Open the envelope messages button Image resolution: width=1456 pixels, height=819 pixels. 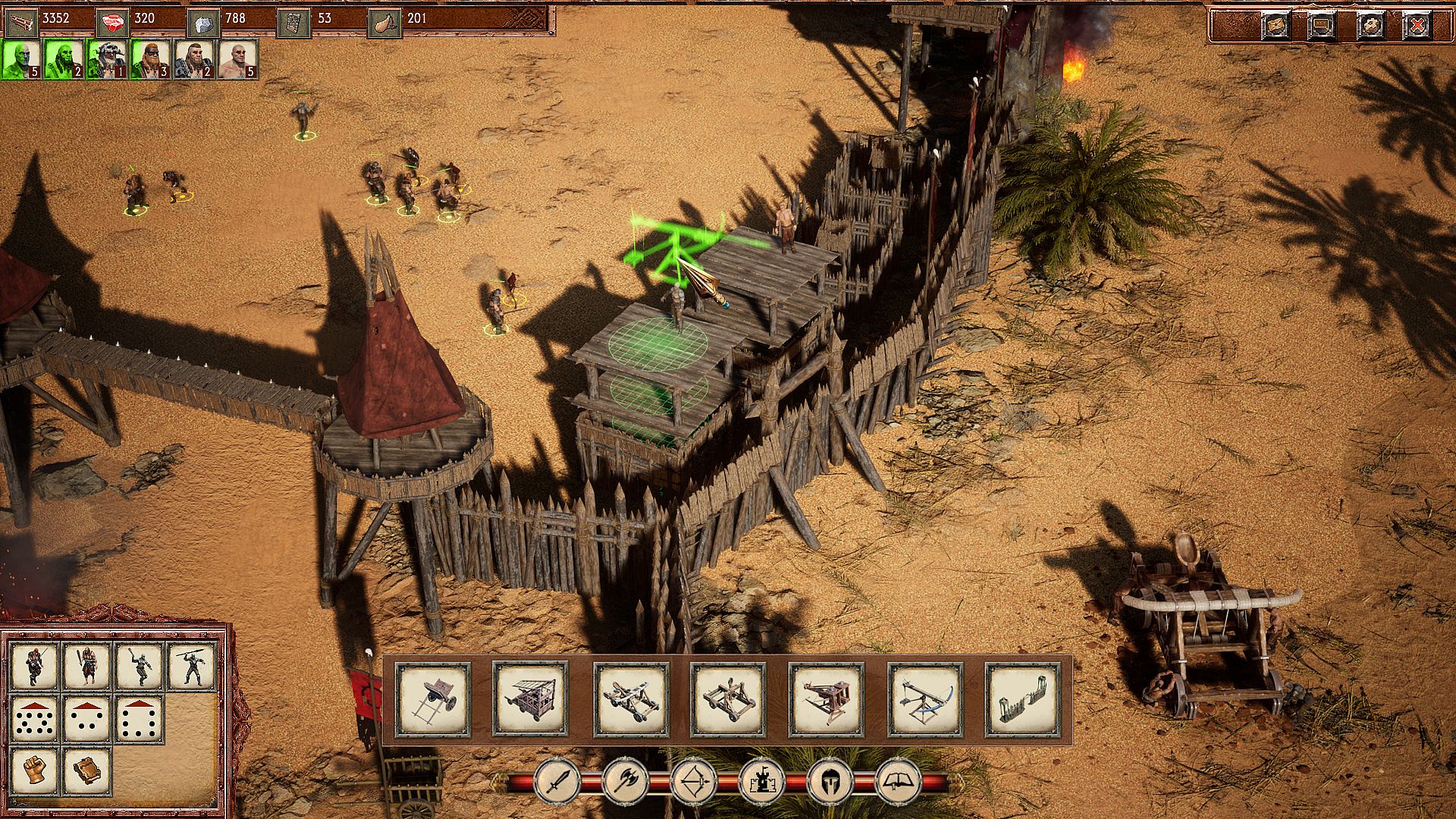pyautogui.click(x=1276, y=26)
